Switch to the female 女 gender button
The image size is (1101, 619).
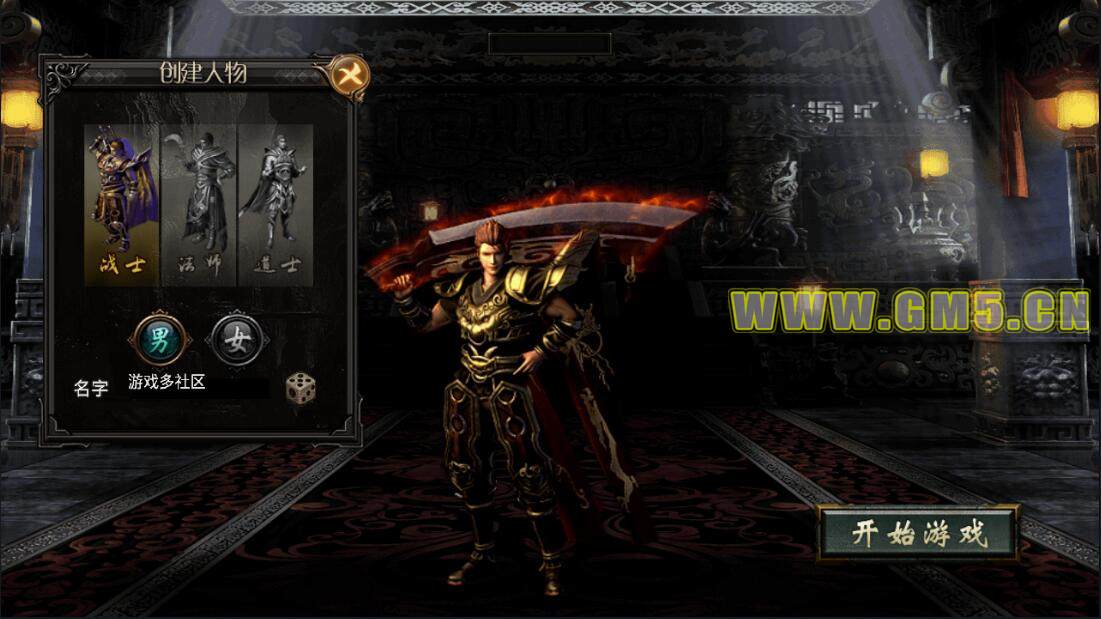(237, 341)
